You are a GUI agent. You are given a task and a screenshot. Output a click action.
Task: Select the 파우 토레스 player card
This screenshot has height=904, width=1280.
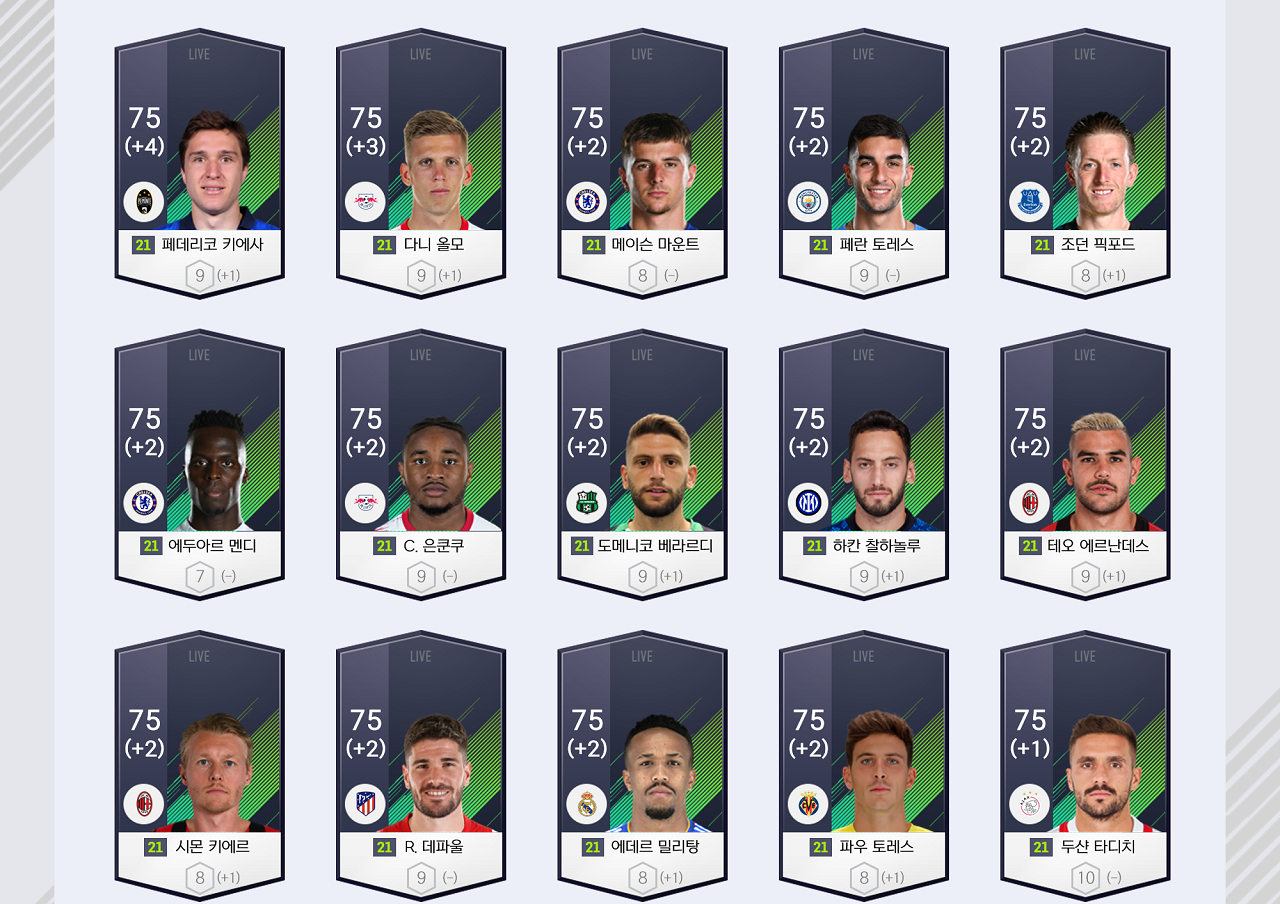[864, 767]
